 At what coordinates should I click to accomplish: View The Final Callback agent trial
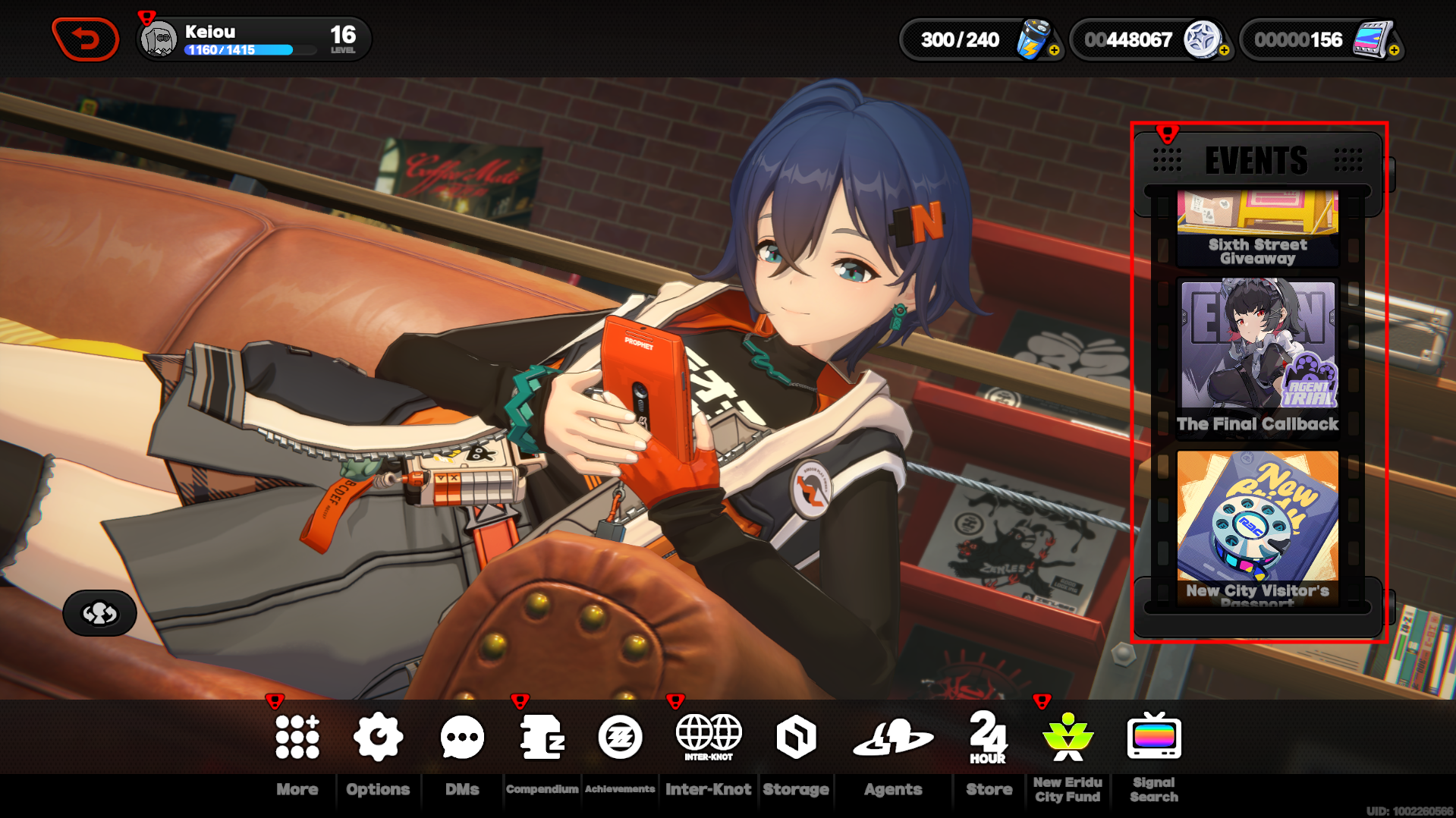pyautogui.click(x=1257, y=357)
